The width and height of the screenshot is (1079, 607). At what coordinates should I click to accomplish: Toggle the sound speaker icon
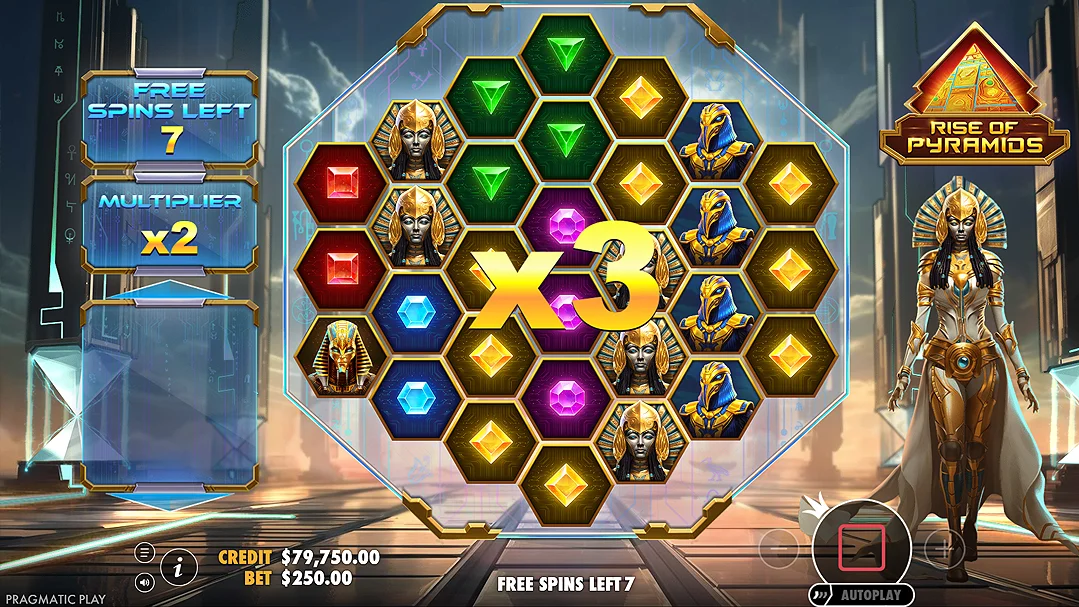pyautogui.click(x=146, y=581)
